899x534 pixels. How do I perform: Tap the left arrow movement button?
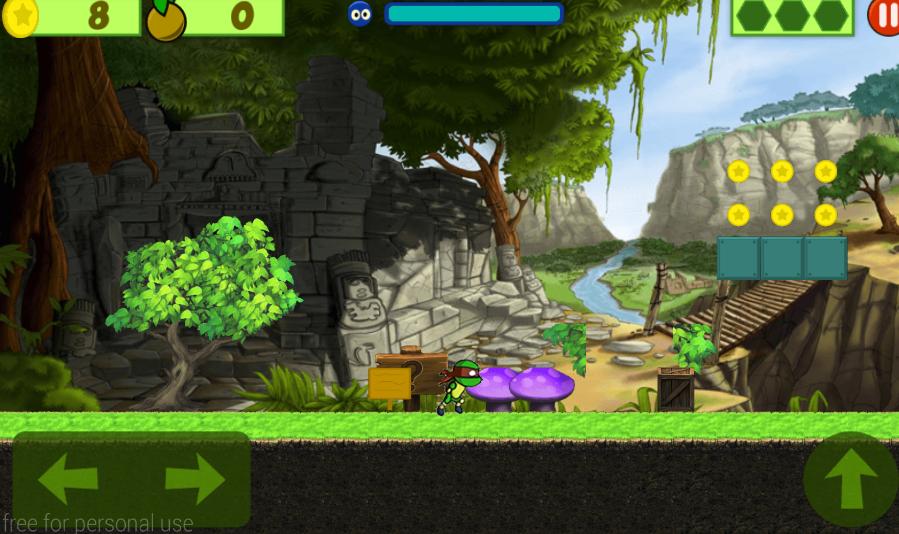tap(68, 479)
